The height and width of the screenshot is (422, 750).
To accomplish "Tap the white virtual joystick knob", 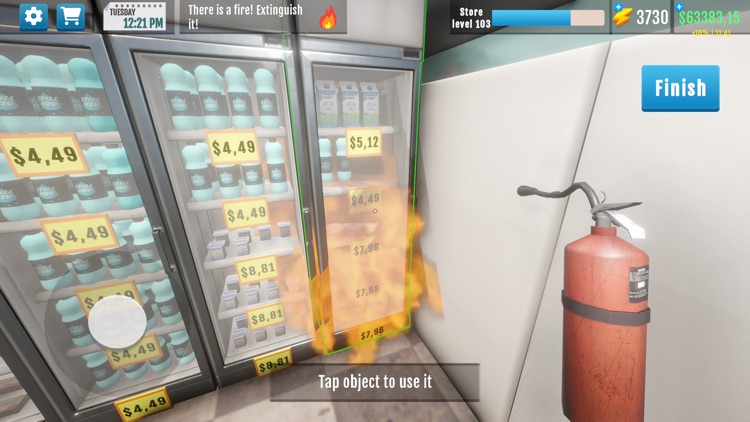I will coord(117,325).
